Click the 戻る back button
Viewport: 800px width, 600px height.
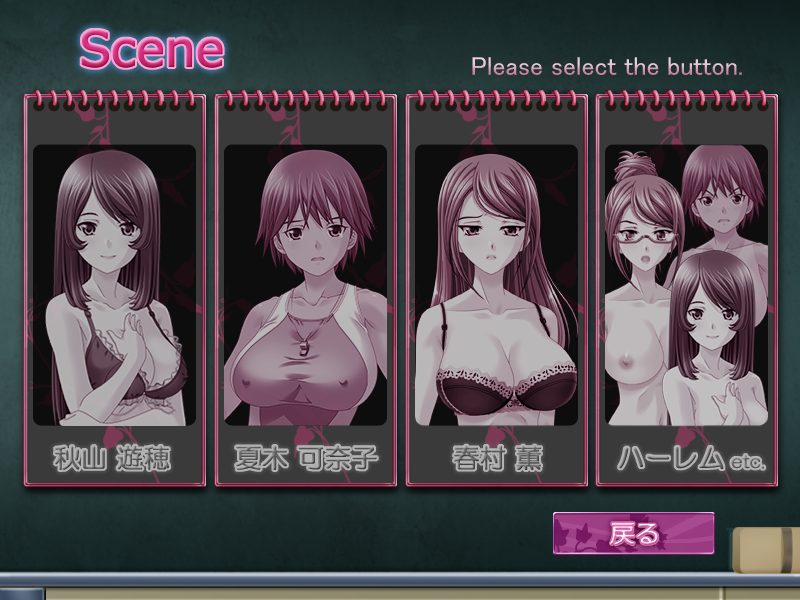pos(634,533)
